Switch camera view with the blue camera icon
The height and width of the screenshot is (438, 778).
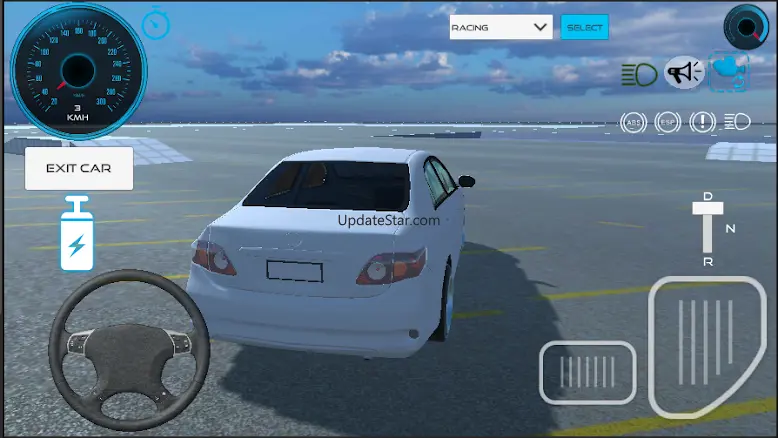tap(729, 72)
